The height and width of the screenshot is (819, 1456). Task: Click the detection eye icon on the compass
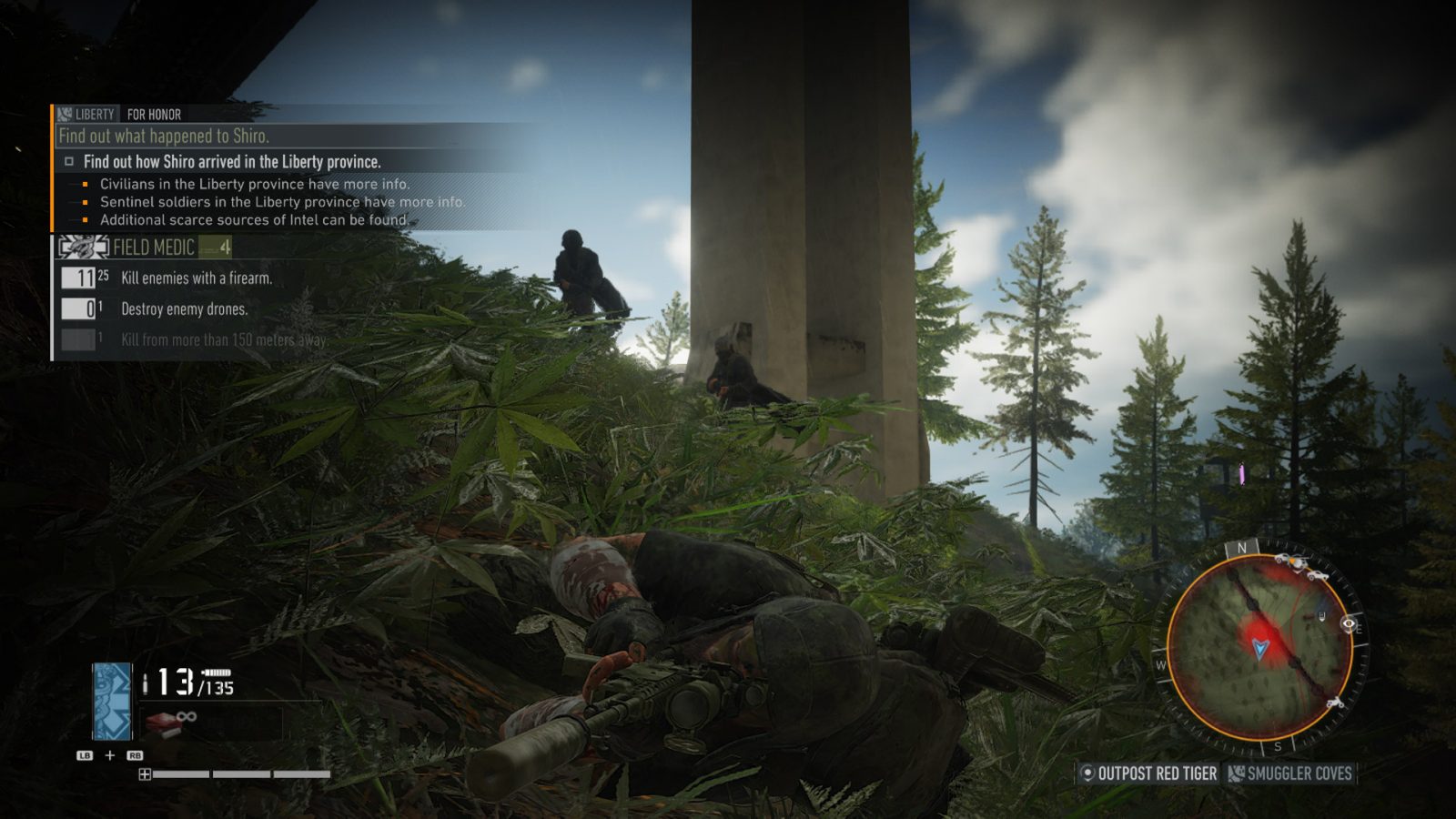1348,624
